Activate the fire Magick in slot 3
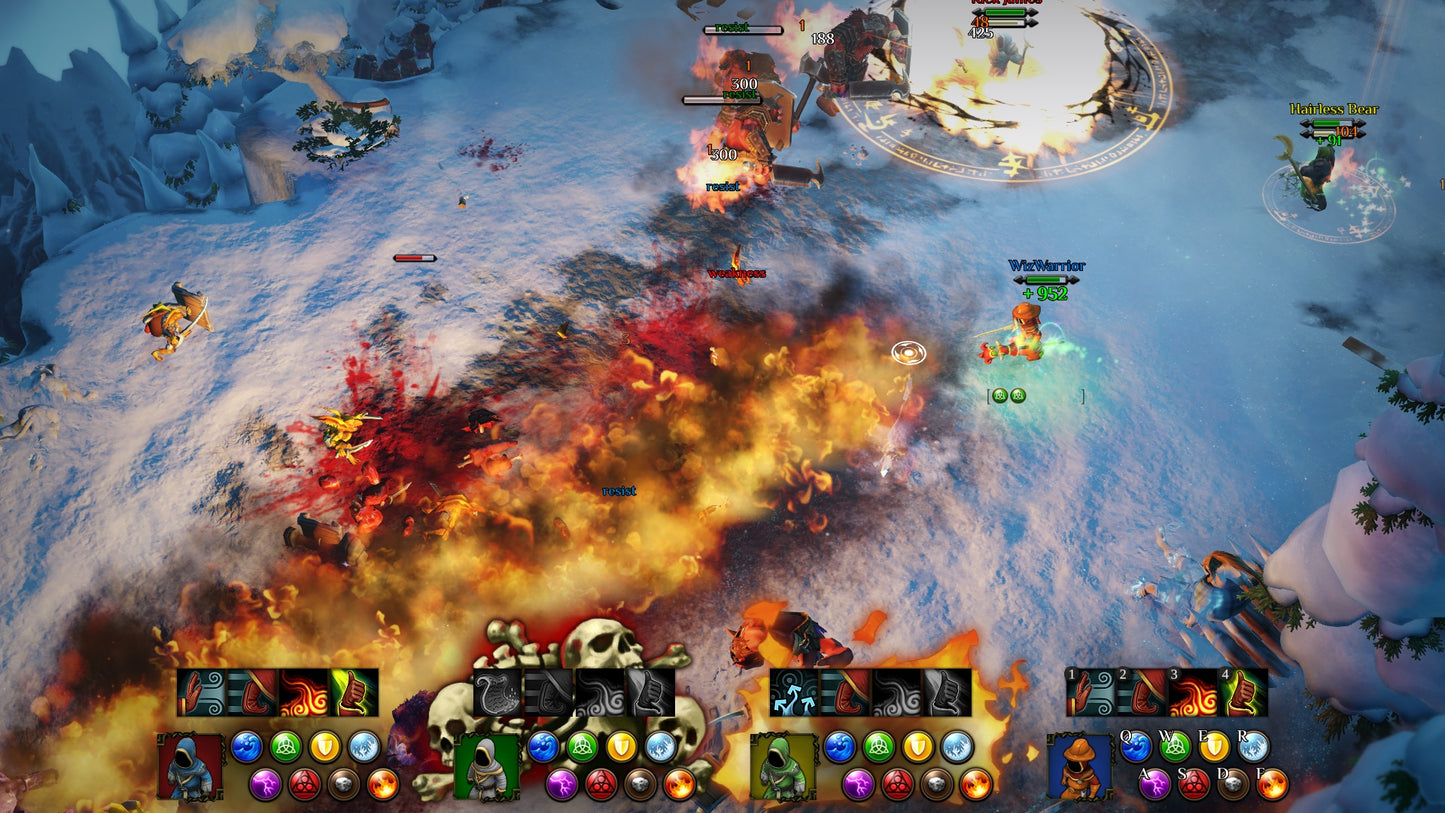 click(1193, 692)
